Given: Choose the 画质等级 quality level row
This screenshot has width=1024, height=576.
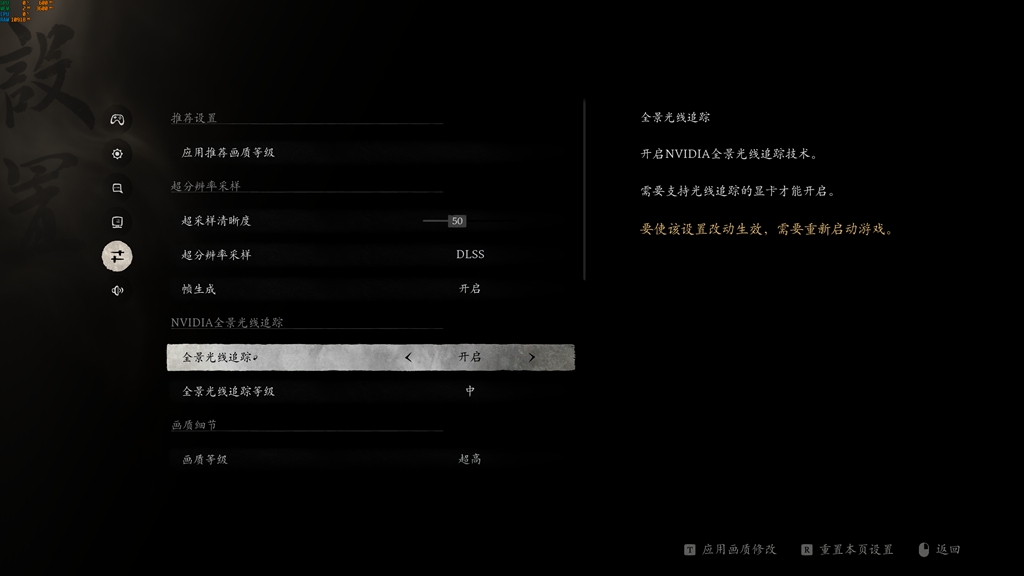Looking at the screenshot, I should point(370,459).
